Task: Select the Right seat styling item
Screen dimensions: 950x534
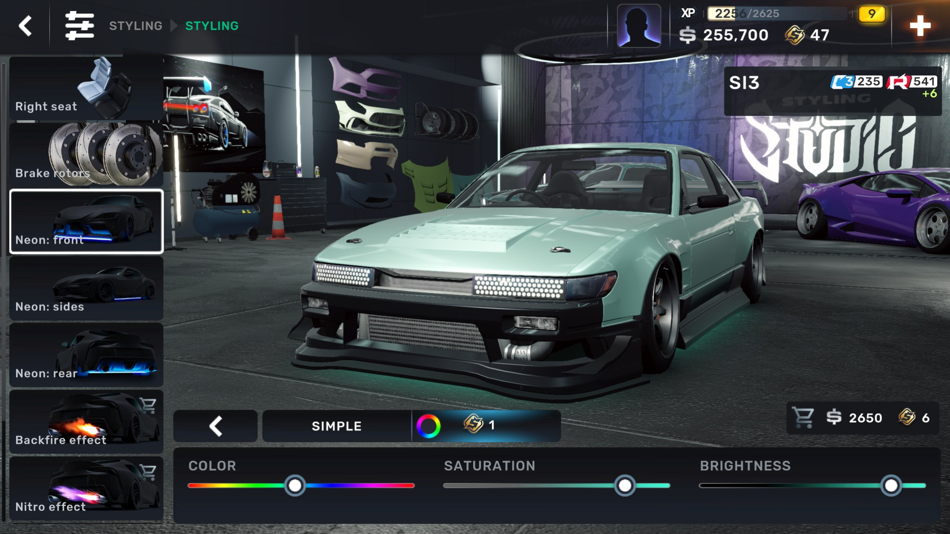Action: tap(86, 88)
